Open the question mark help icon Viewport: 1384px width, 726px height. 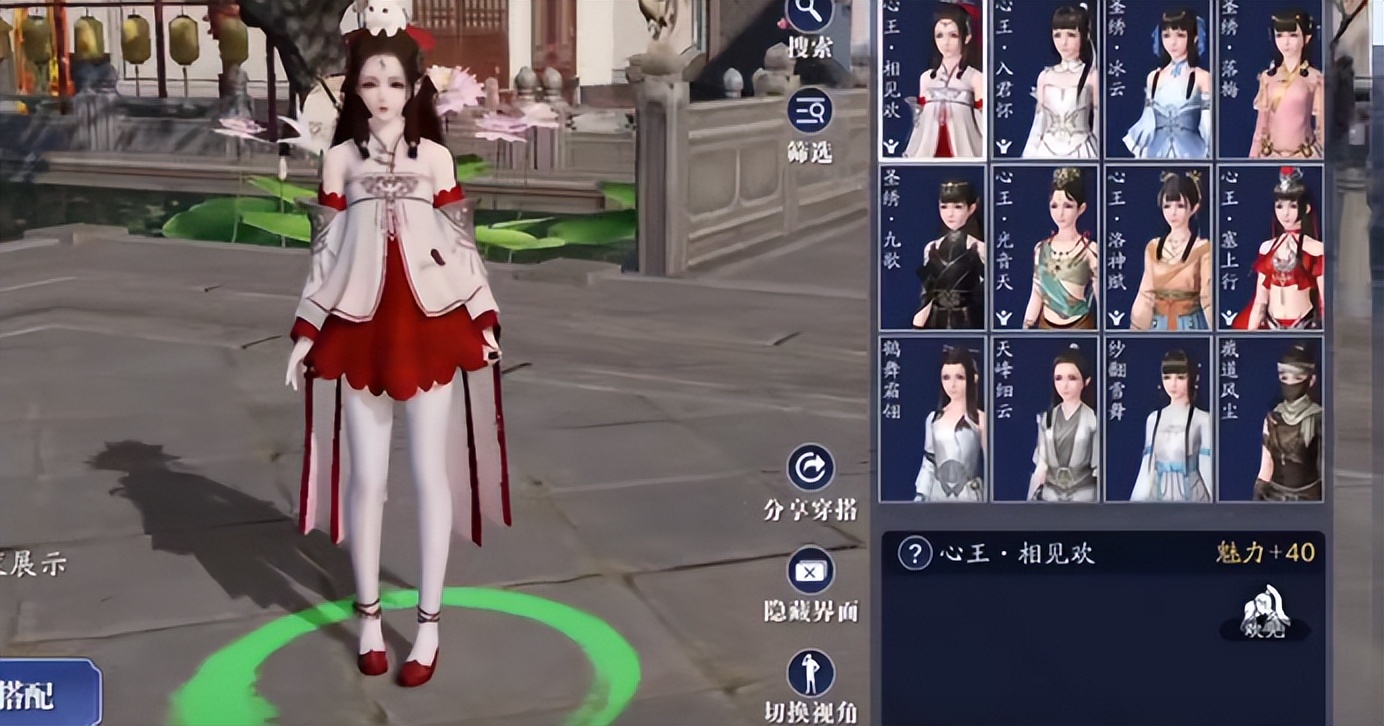pyautogui.click(x=915, y=553)
